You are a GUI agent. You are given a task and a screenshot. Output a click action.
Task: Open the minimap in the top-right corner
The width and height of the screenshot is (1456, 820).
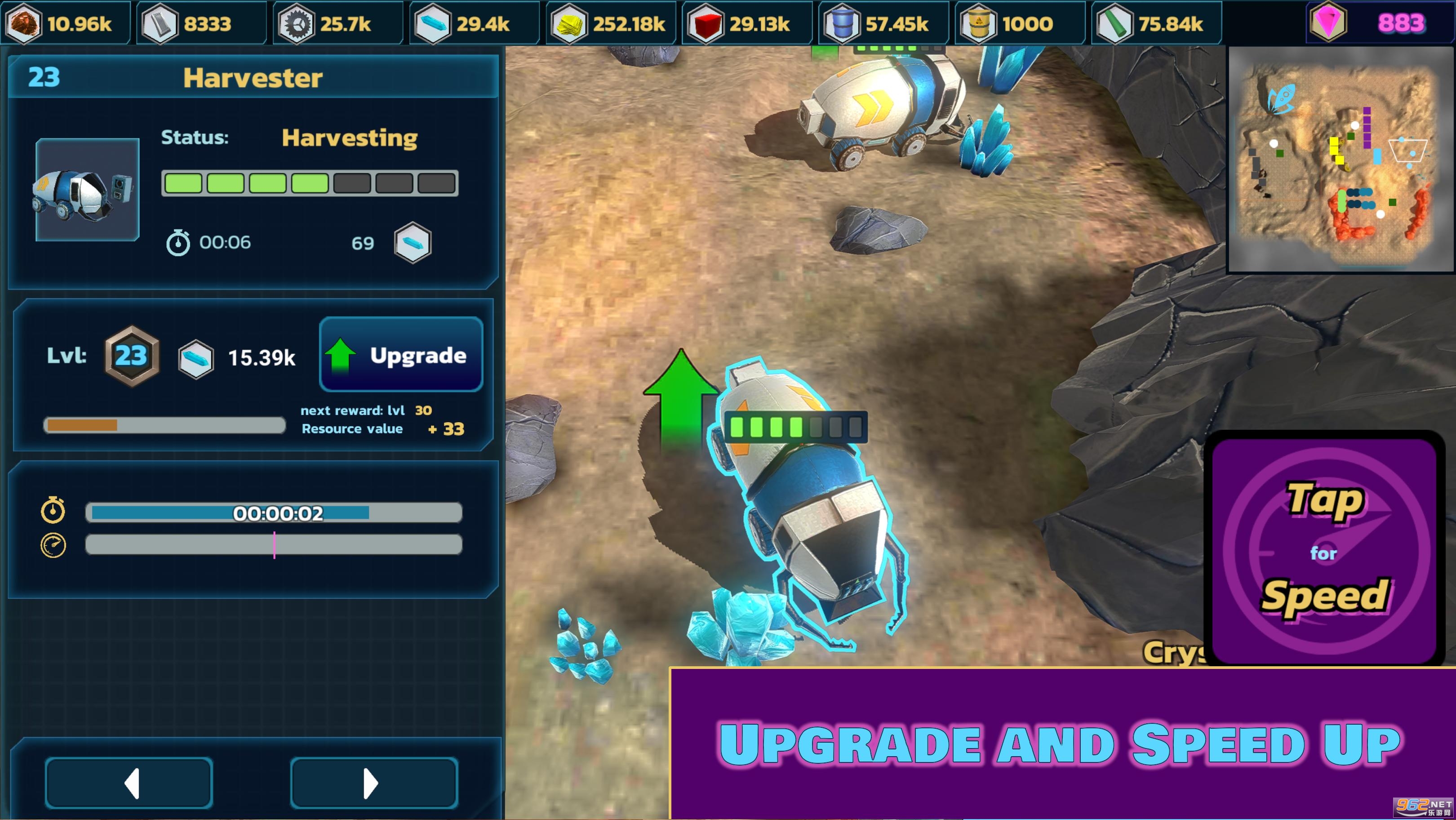click(x=1339, y=160)
